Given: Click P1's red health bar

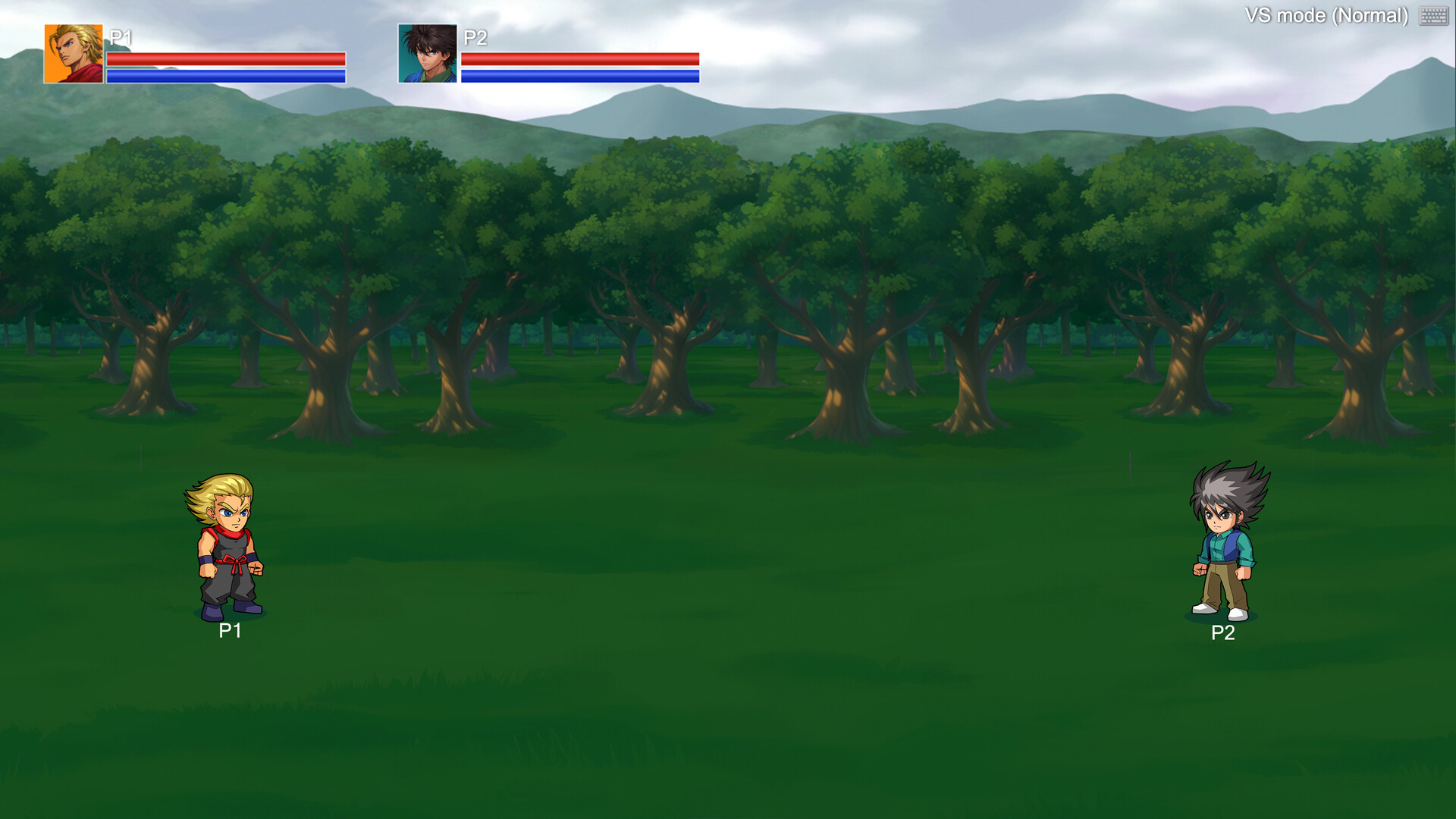Looking at the screenshot, I should tap(227, 58).
